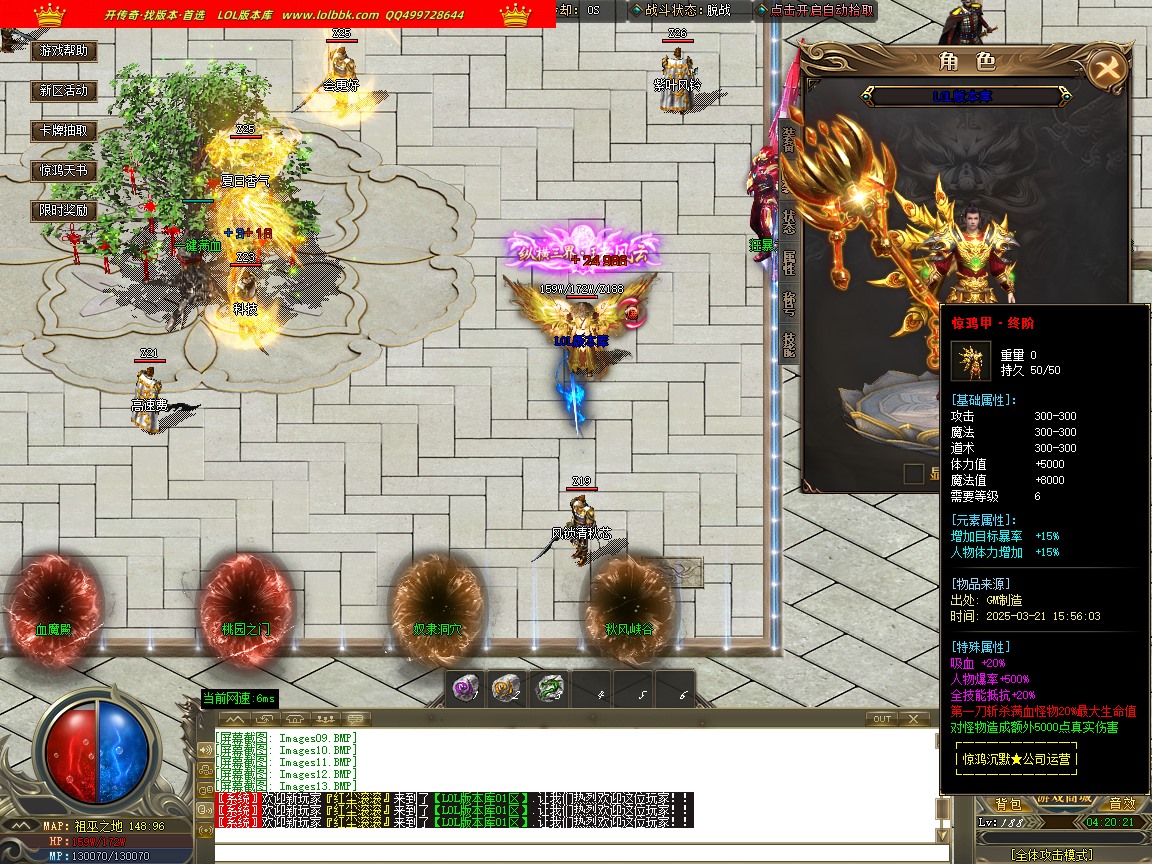Viewport: 1152px width, 864px height.
Task: Click the OUT button above the chat
Action: 882,718
